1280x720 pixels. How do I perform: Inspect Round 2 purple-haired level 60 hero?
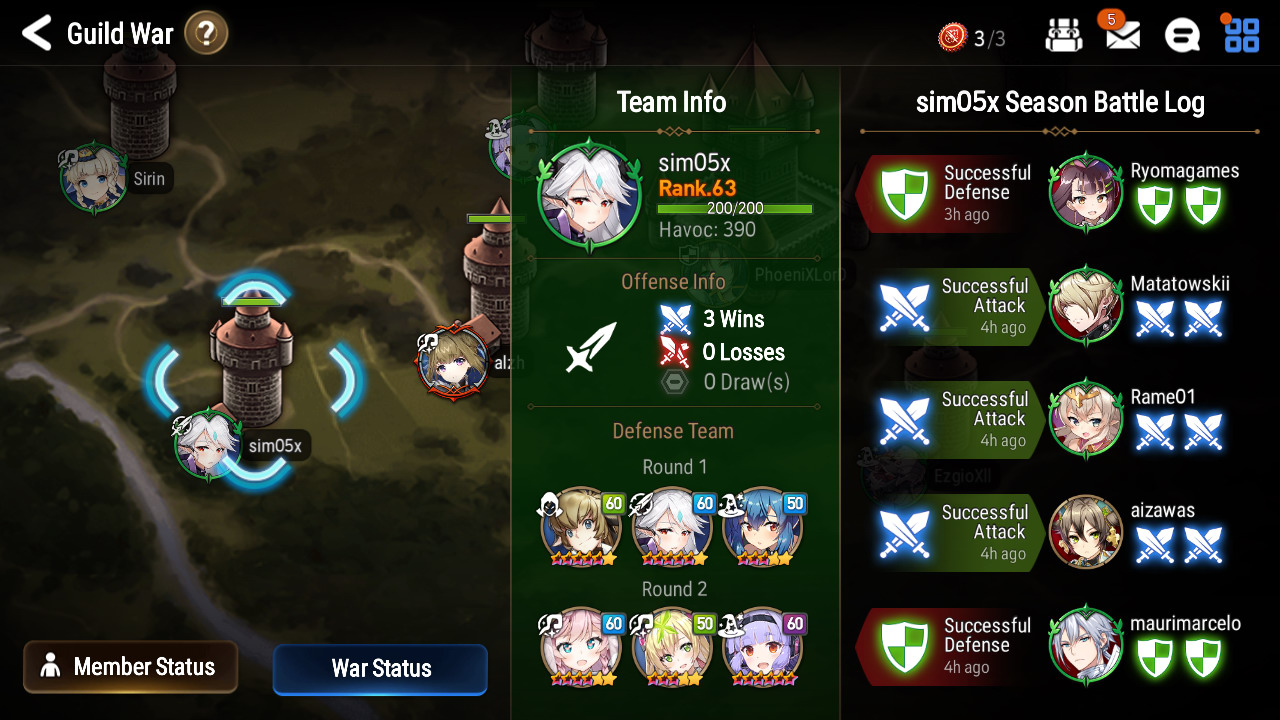[762, 647]
